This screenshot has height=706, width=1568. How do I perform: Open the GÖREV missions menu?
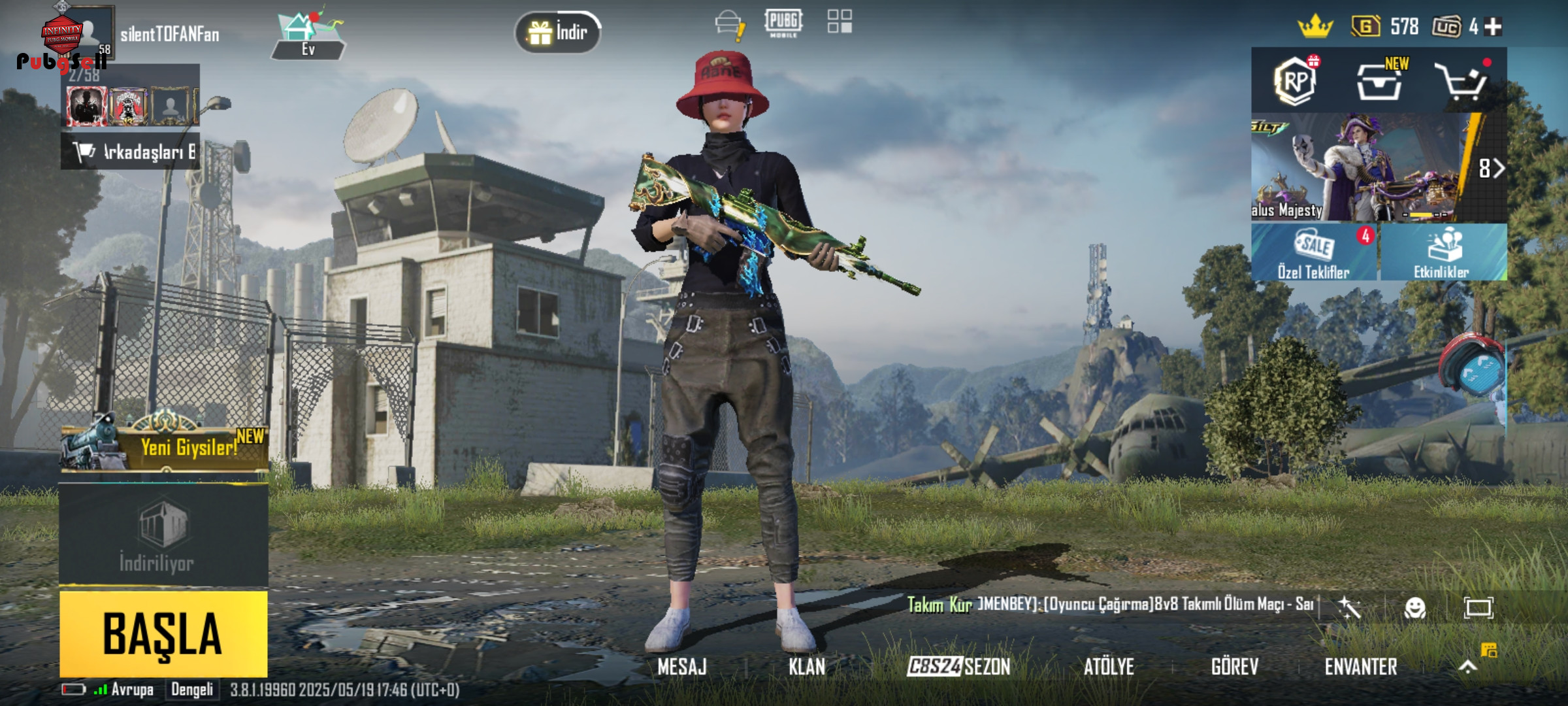point(1234,667)
